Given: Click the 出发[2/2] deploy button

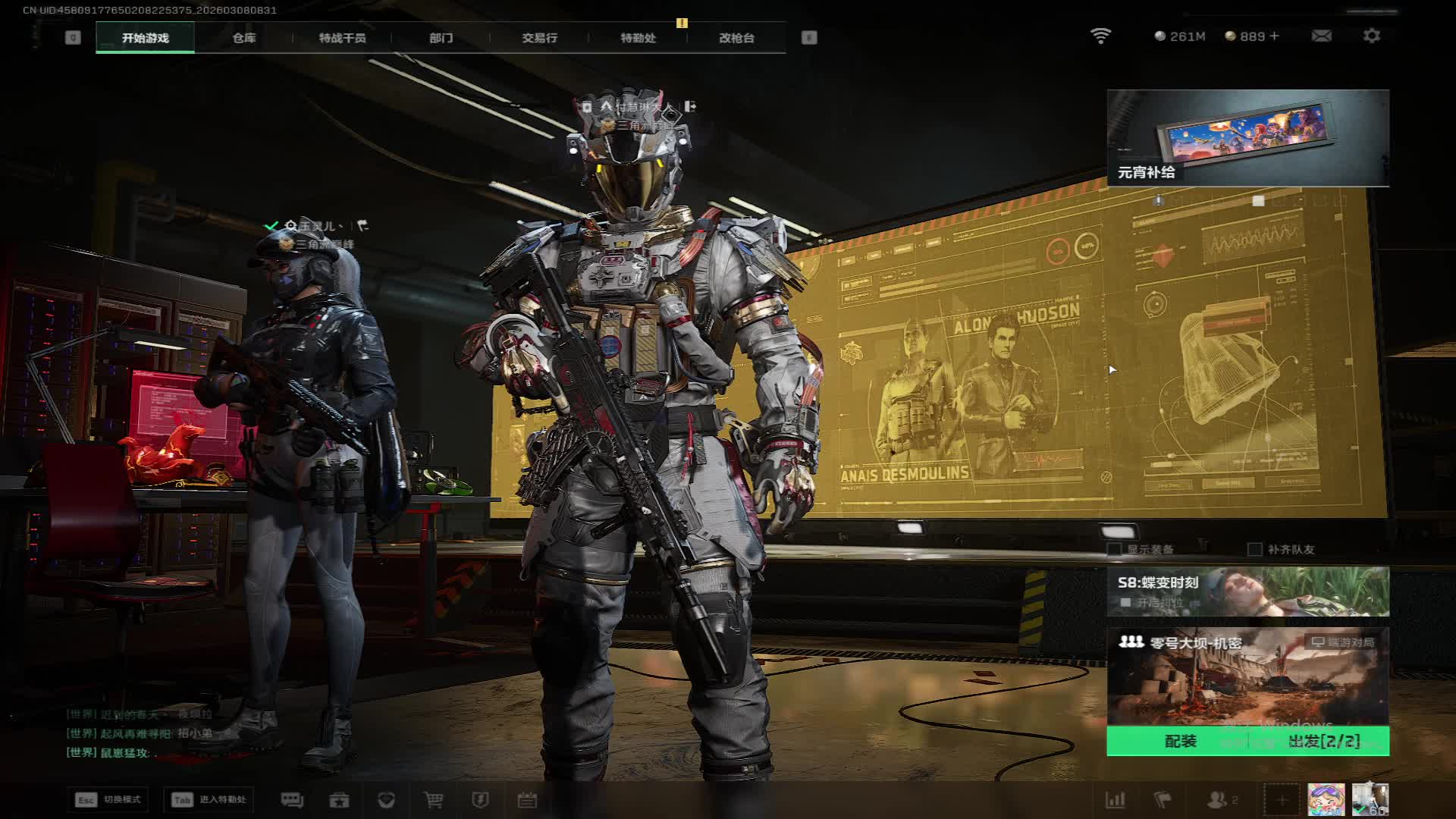Looking at the screenshot, I should [x=1323, y=741].
